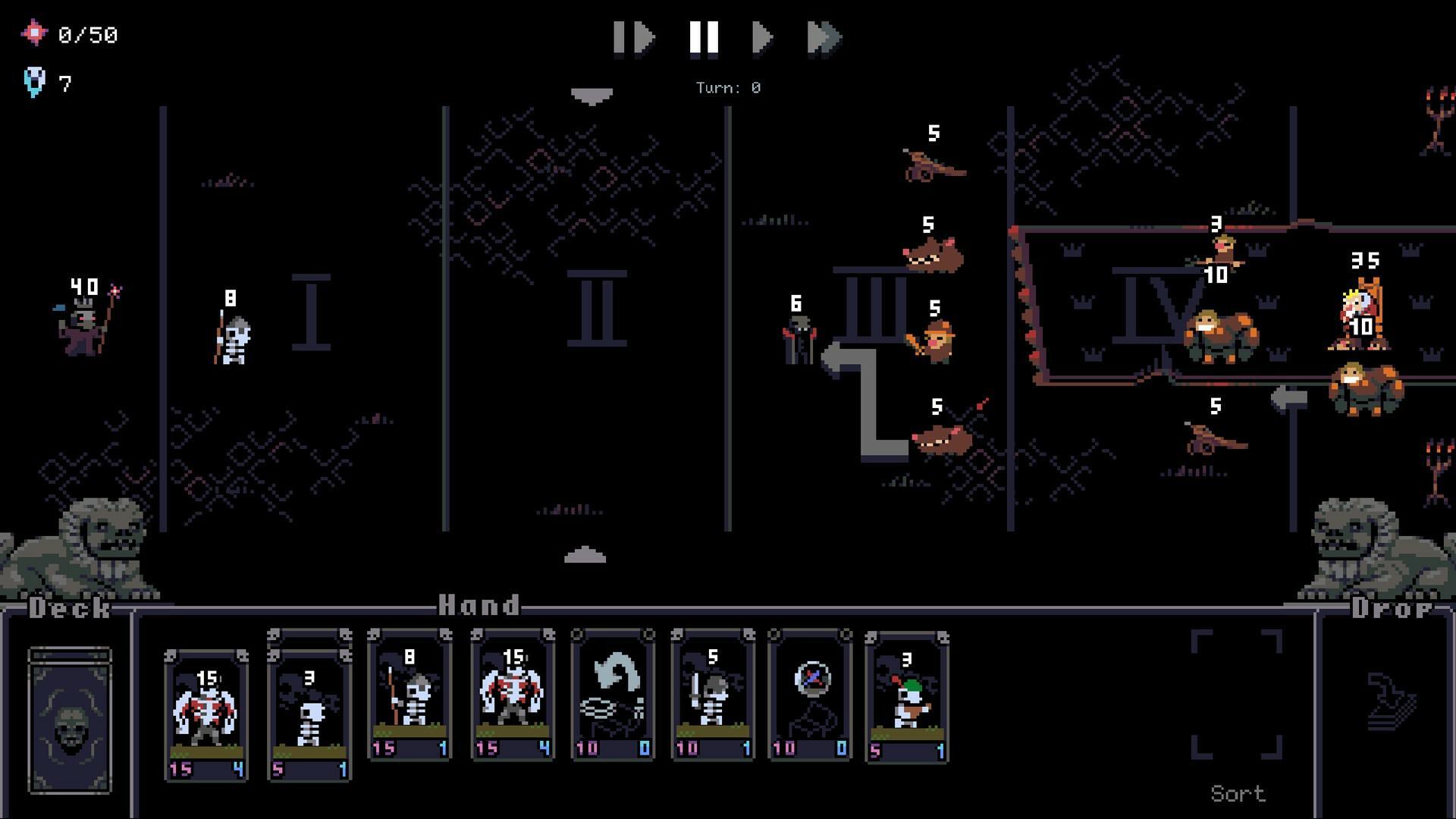Switch to the Hand section header

pos(478,604)
